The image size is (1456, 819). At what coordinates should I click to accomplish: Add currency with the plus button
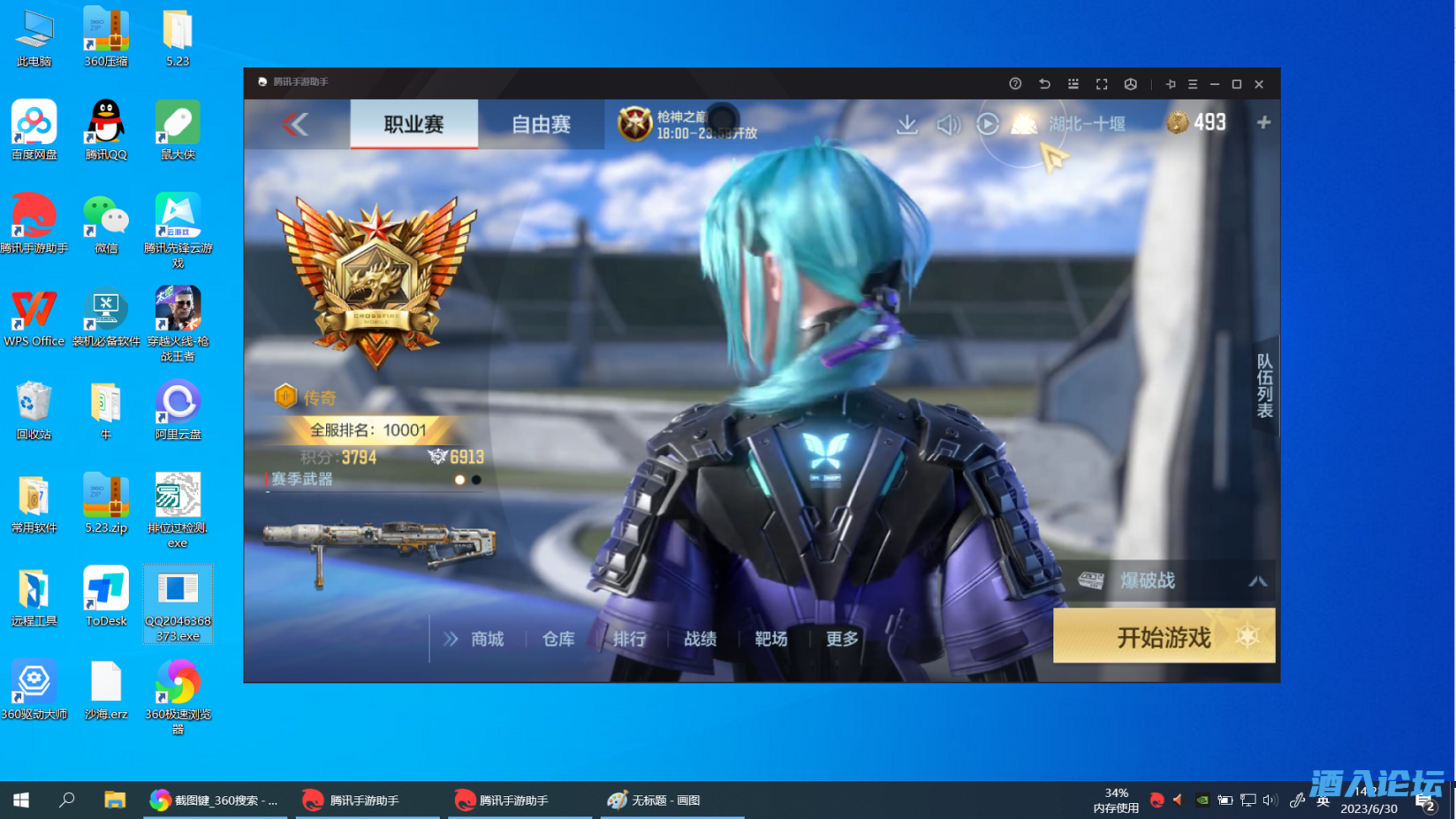1263,123
